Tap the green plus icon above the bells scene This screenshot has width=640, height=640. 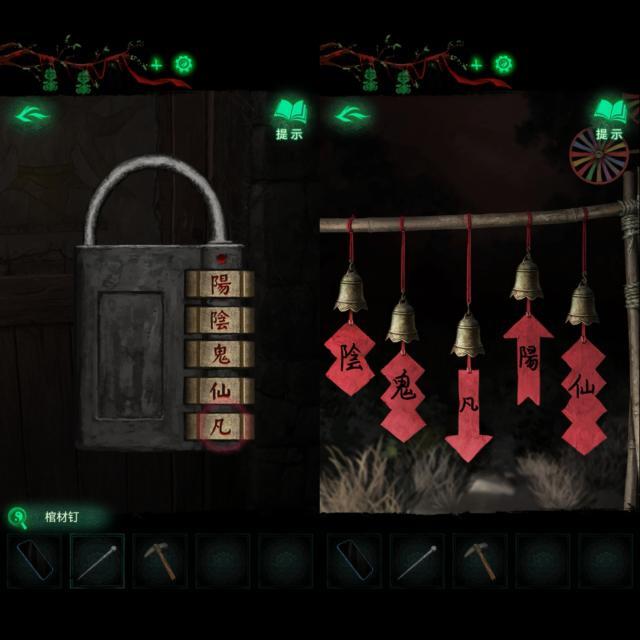pos(476,65)
